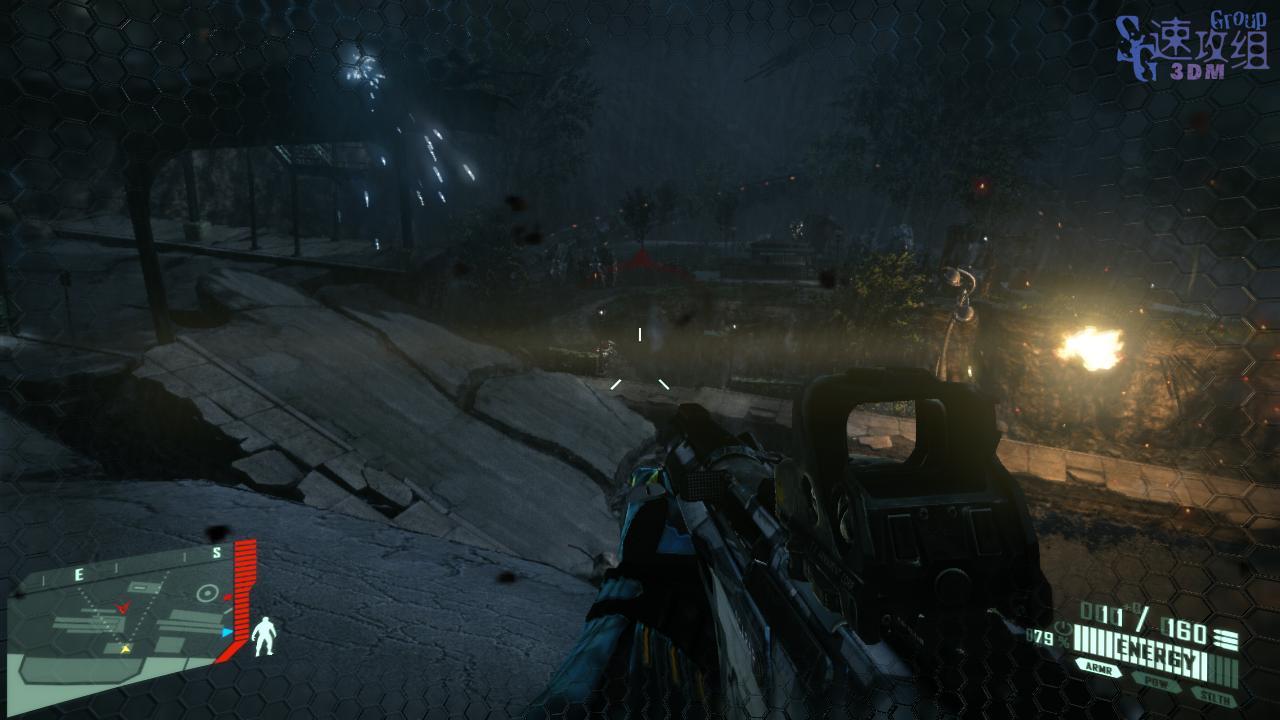This screenshot has height=720, width=1280.
Task: Click the white nanosuit stance figure
Action: [x=264, y=637]
